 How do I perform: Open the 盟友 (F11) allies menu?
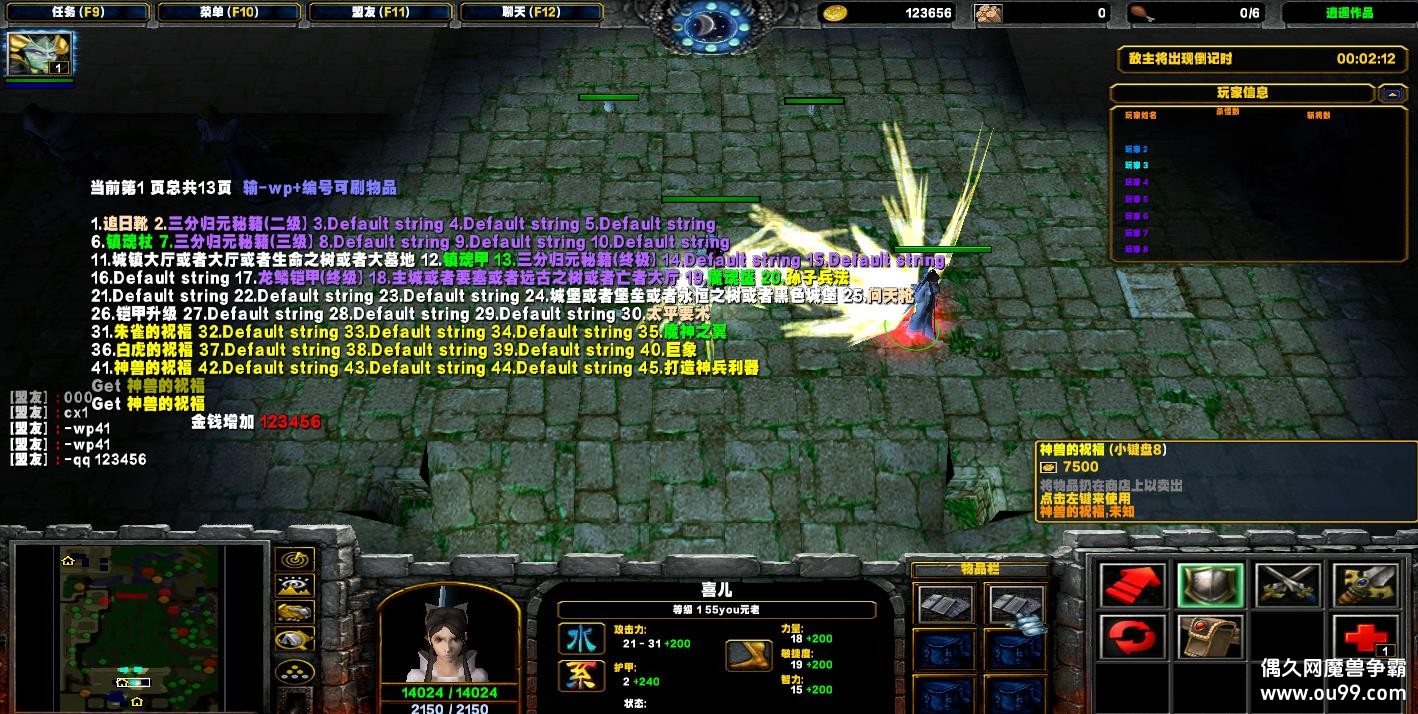tap(382, 12)
